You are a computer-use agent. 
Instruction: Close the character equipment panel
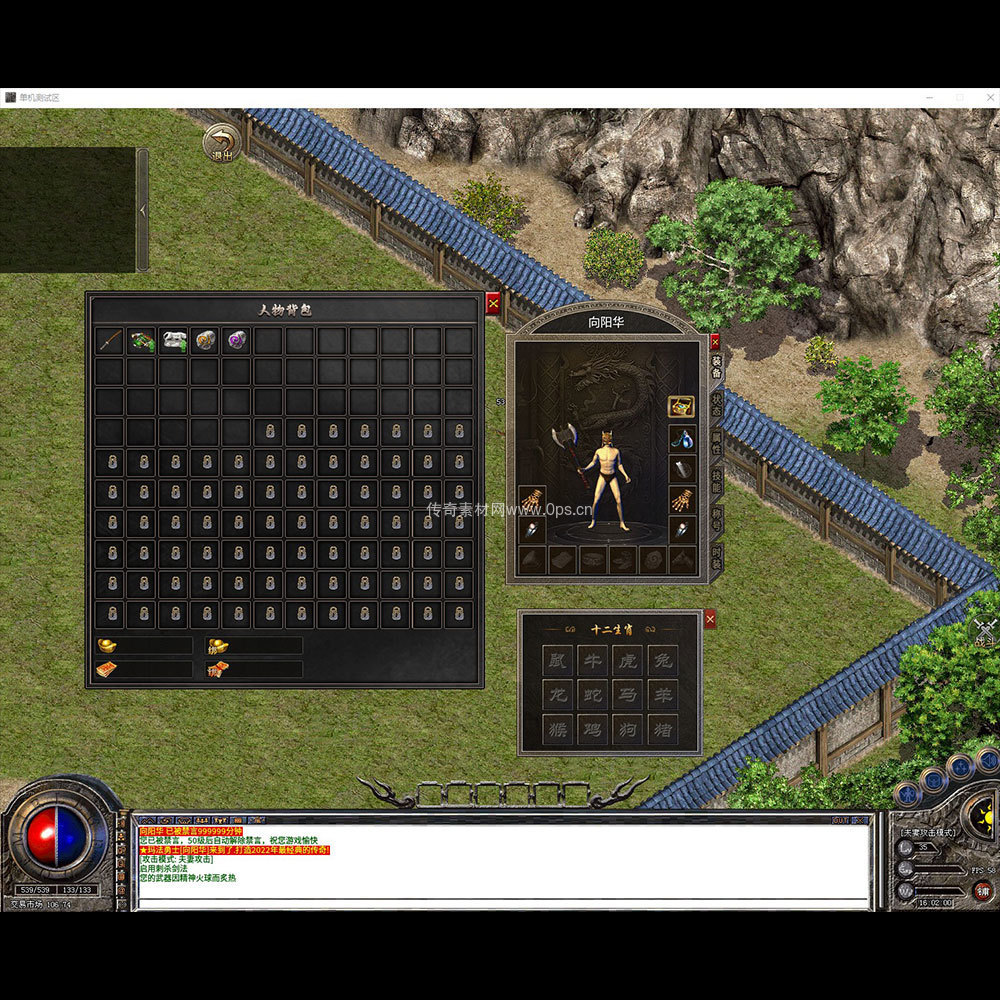coord(714,341)
